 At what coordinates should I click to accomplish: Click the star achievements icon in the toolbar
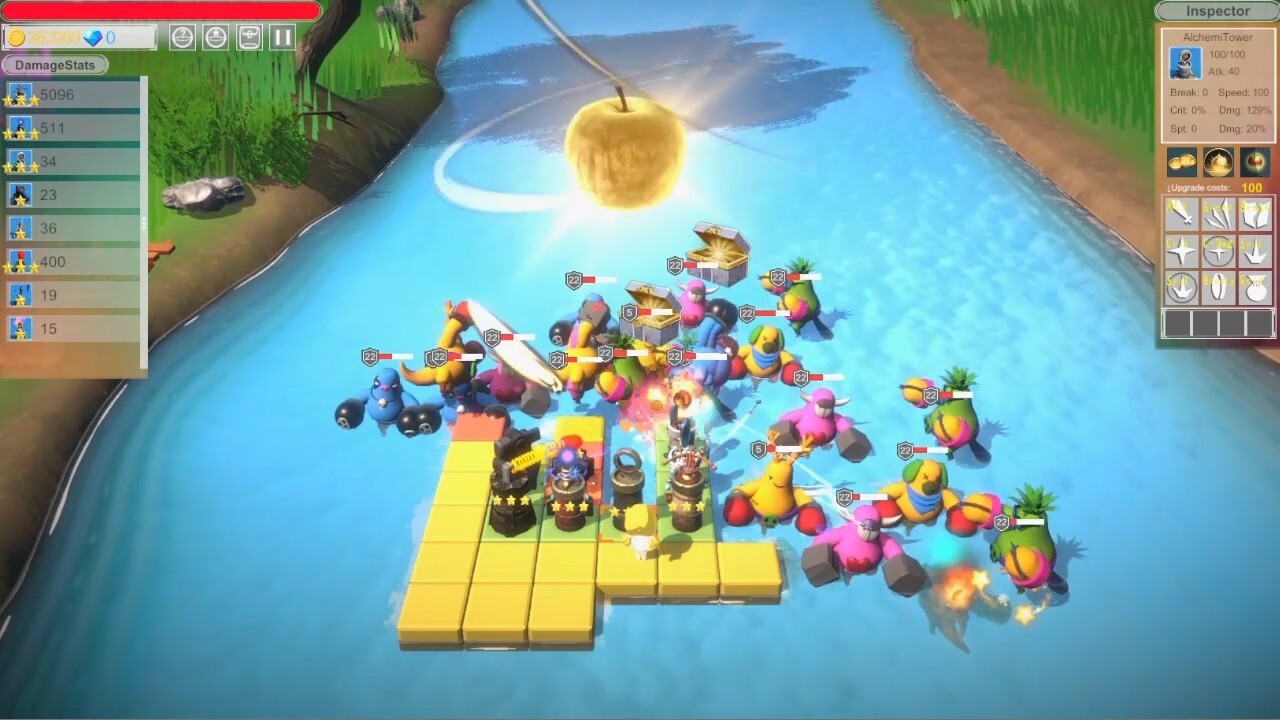click(217, 36)
